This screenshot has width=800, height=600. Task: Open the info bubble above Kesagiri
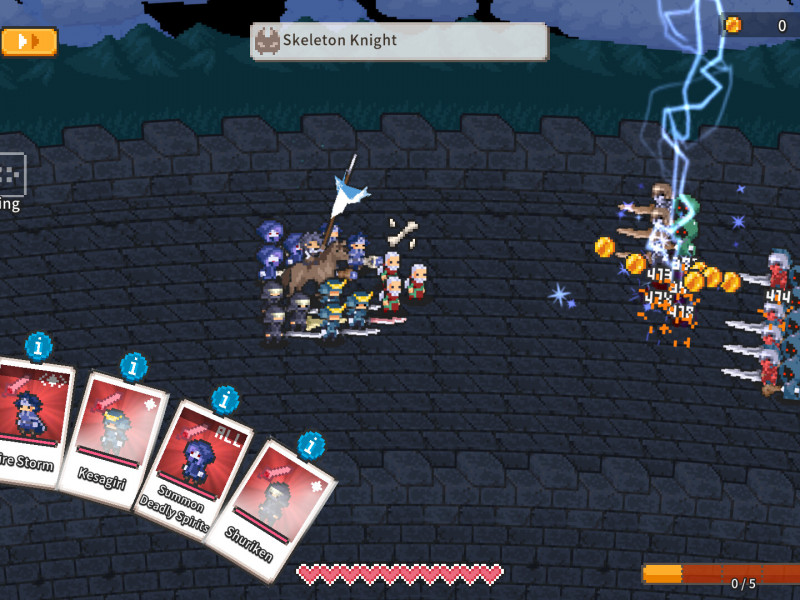(x=134, y=367)
